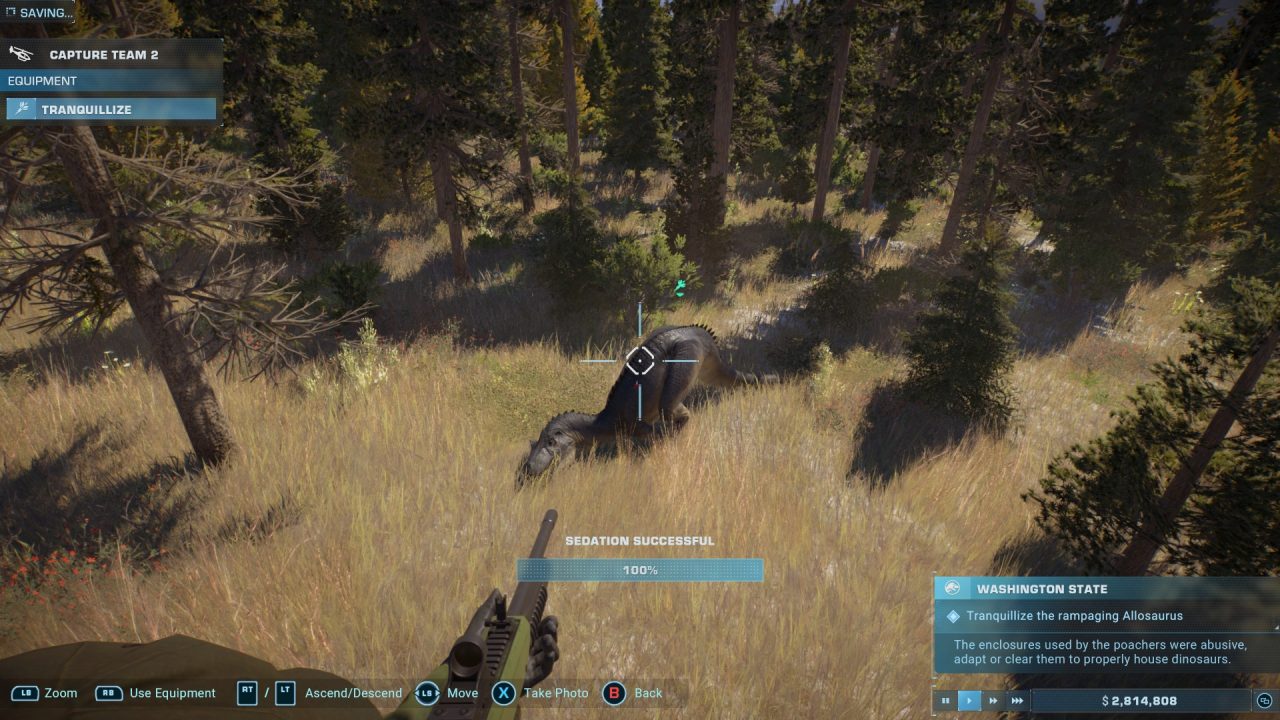The width and height of the screenshot is (1280, 720).
Task: Click the Capture Team 2 header
Action: coord(104,55)
